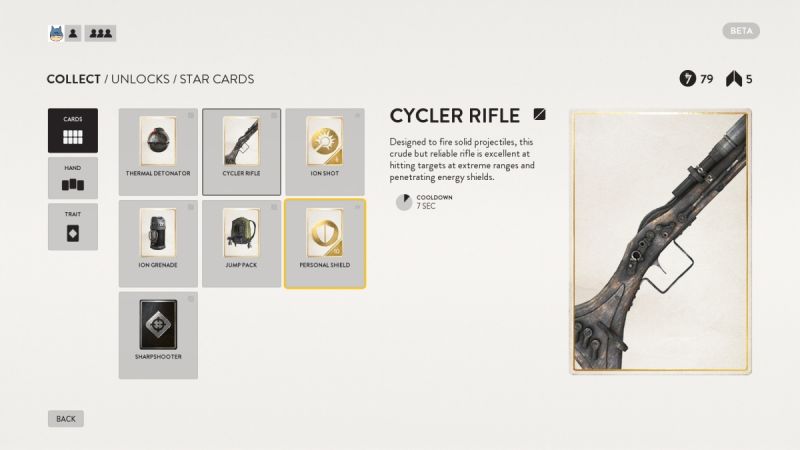Switch to the Cards tab
The height and width of the screenshot is (450, 800).
[x=73, y=130]
